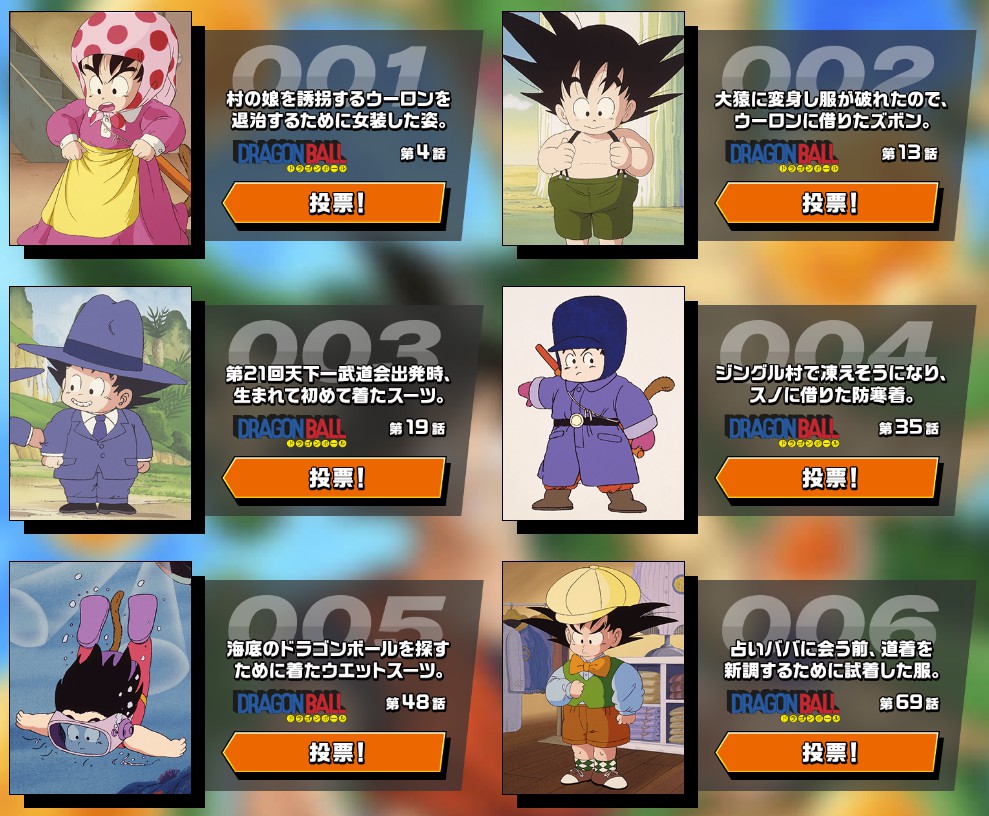Open the Goku in purple suit and hat image
The width and height of the screenshot is (989, 816).
[100, 403]
